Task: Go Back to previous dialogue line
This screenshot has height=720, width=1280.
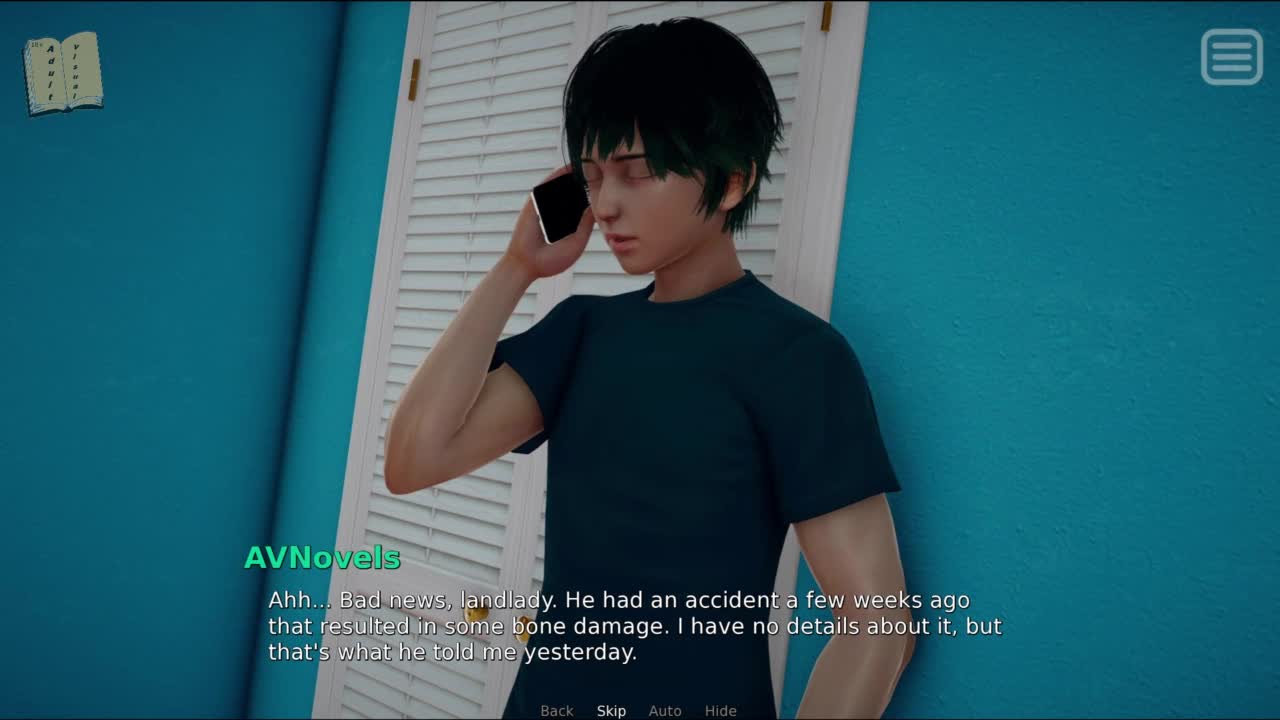Action: coord(557,711)
